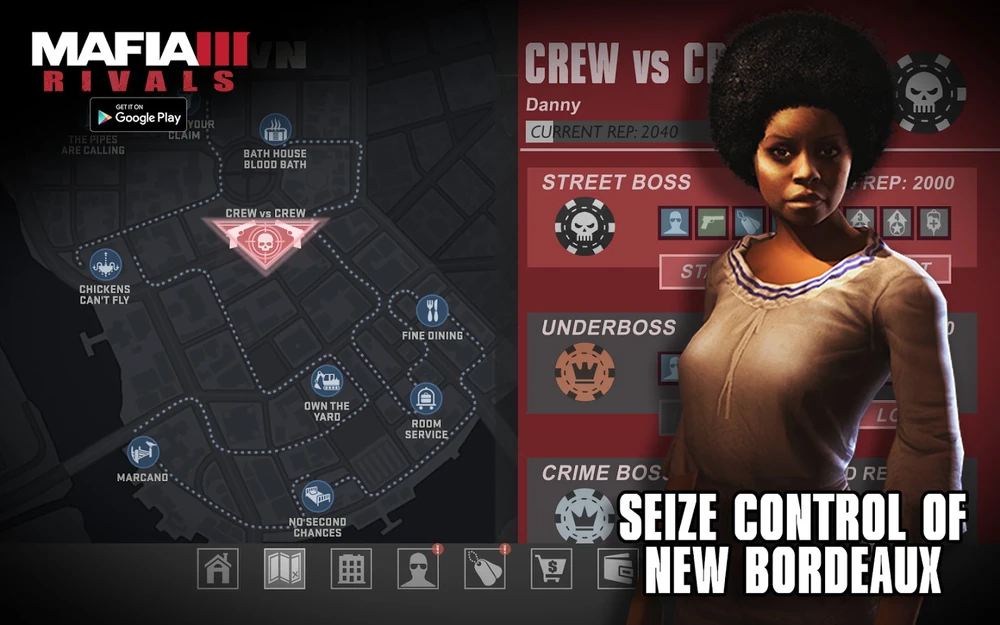Click the sunglasses man reward icon in Street Boss

(675, 222)
